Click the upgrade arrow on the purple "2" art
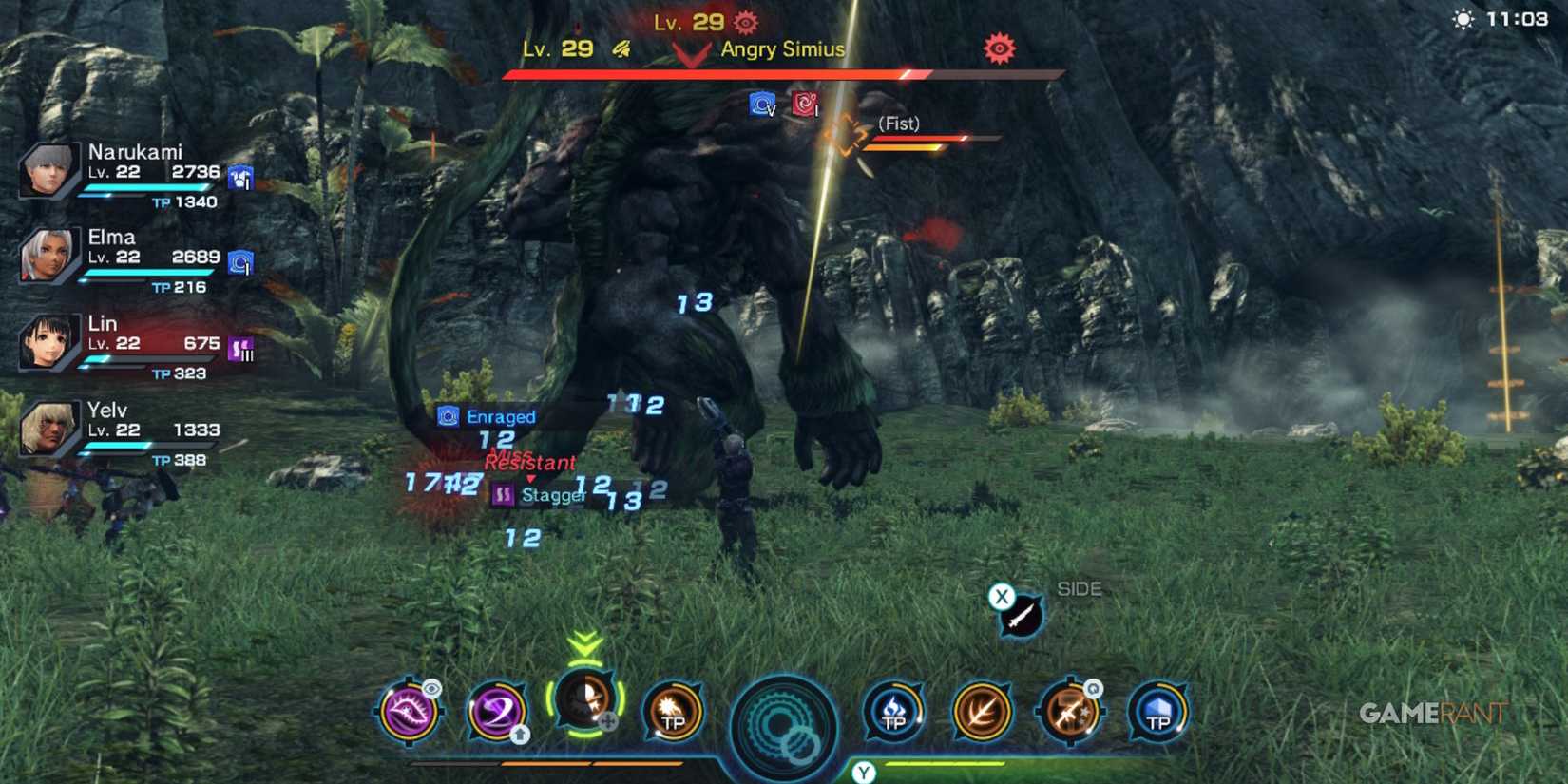 point(518,736)
